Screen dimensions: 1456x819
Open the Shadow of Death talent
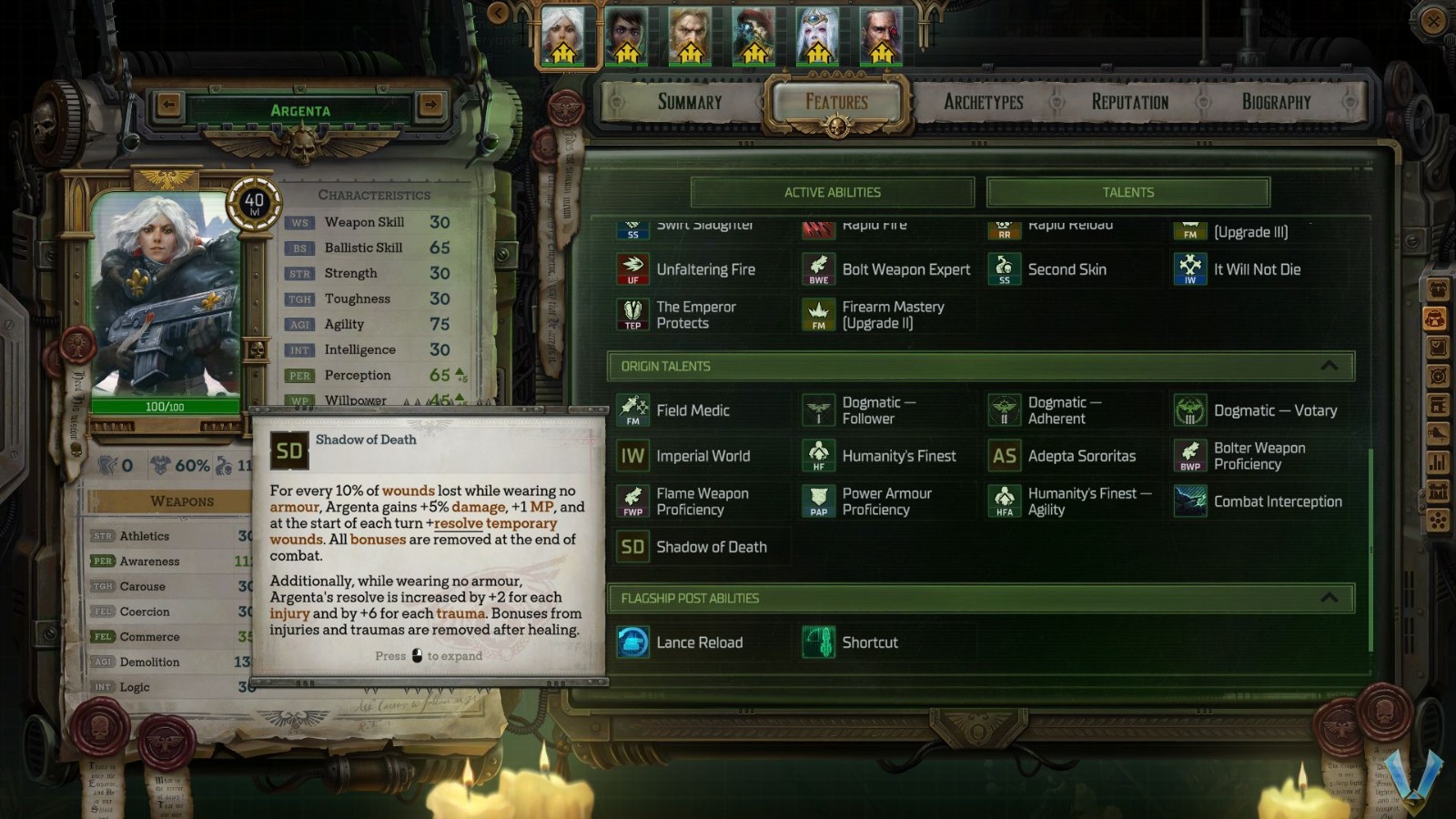click(x=632, y=547)
